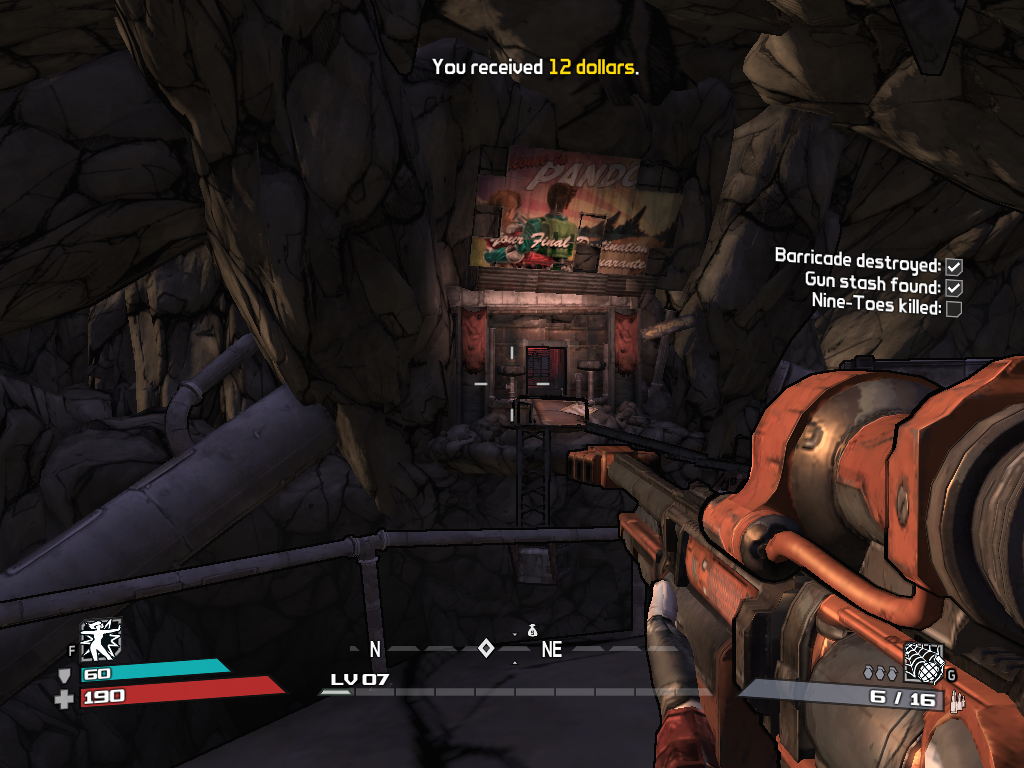Image resolution: width=1024 pixels, height=768 pixels.
Task: Toggle the Nine-Toes killed objective checkbox
Action: [x=954, y=308]
